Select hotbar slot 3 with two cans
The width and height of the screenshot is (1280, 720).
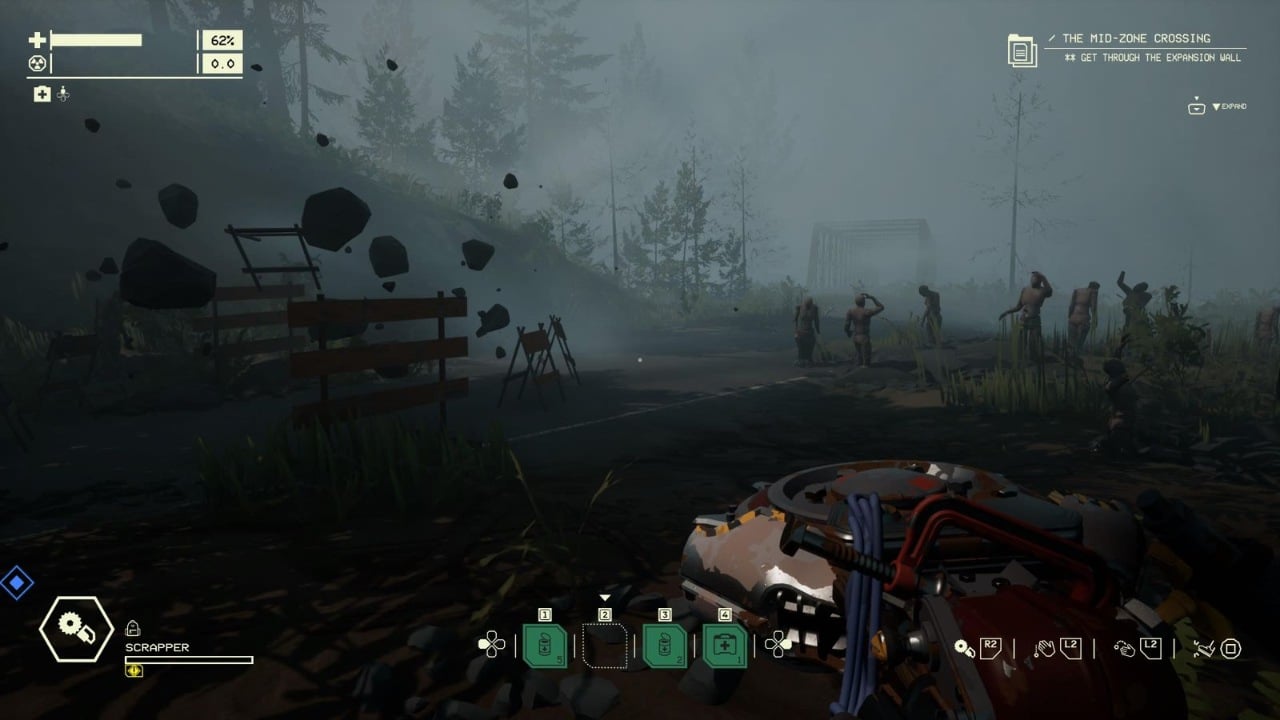(x=664, y=645)
